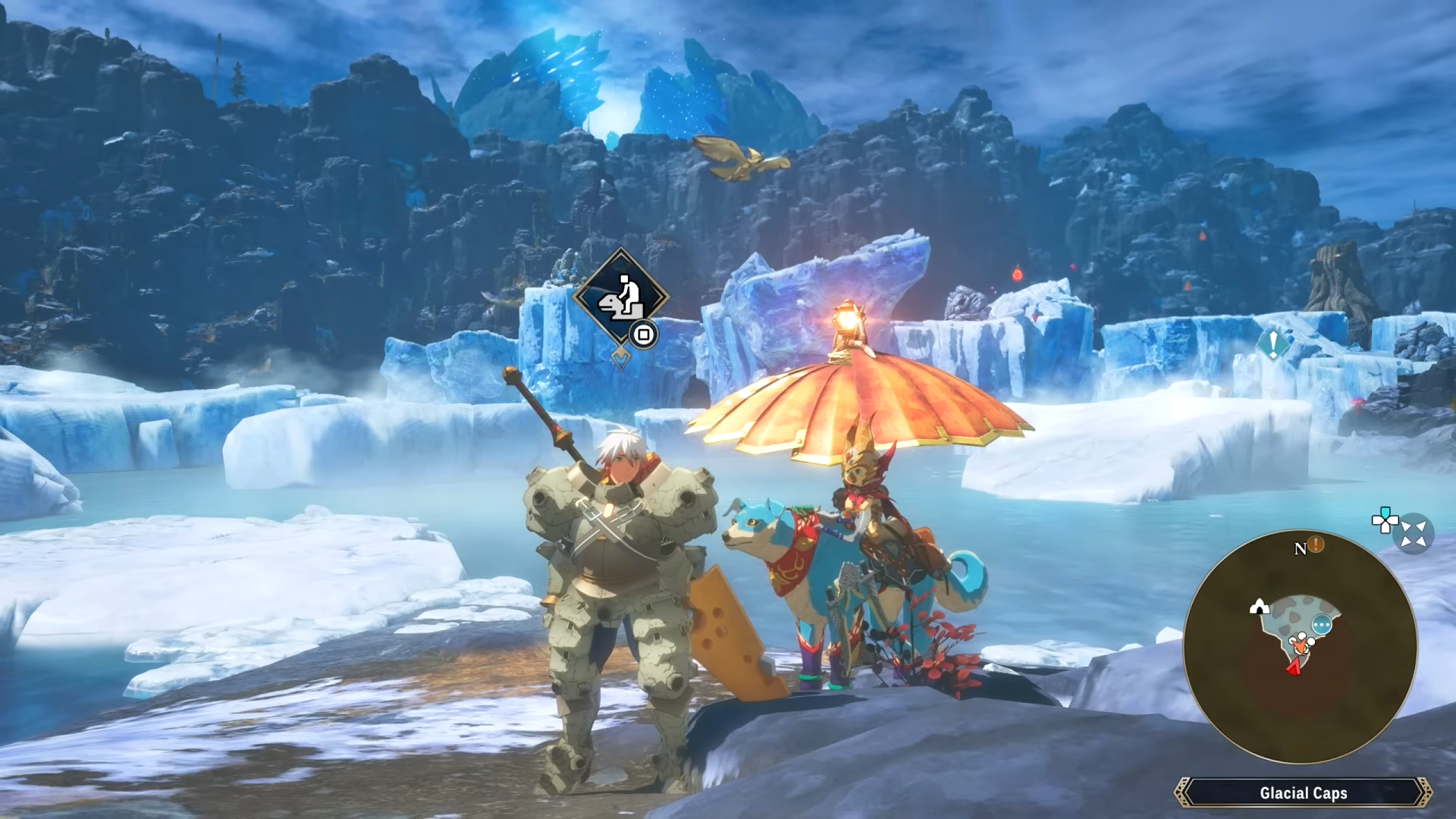Click the orange exclamation marker on minimap
This screenshot has width=1456, height=819.
pyautogui.click(x=1316, y=544)
